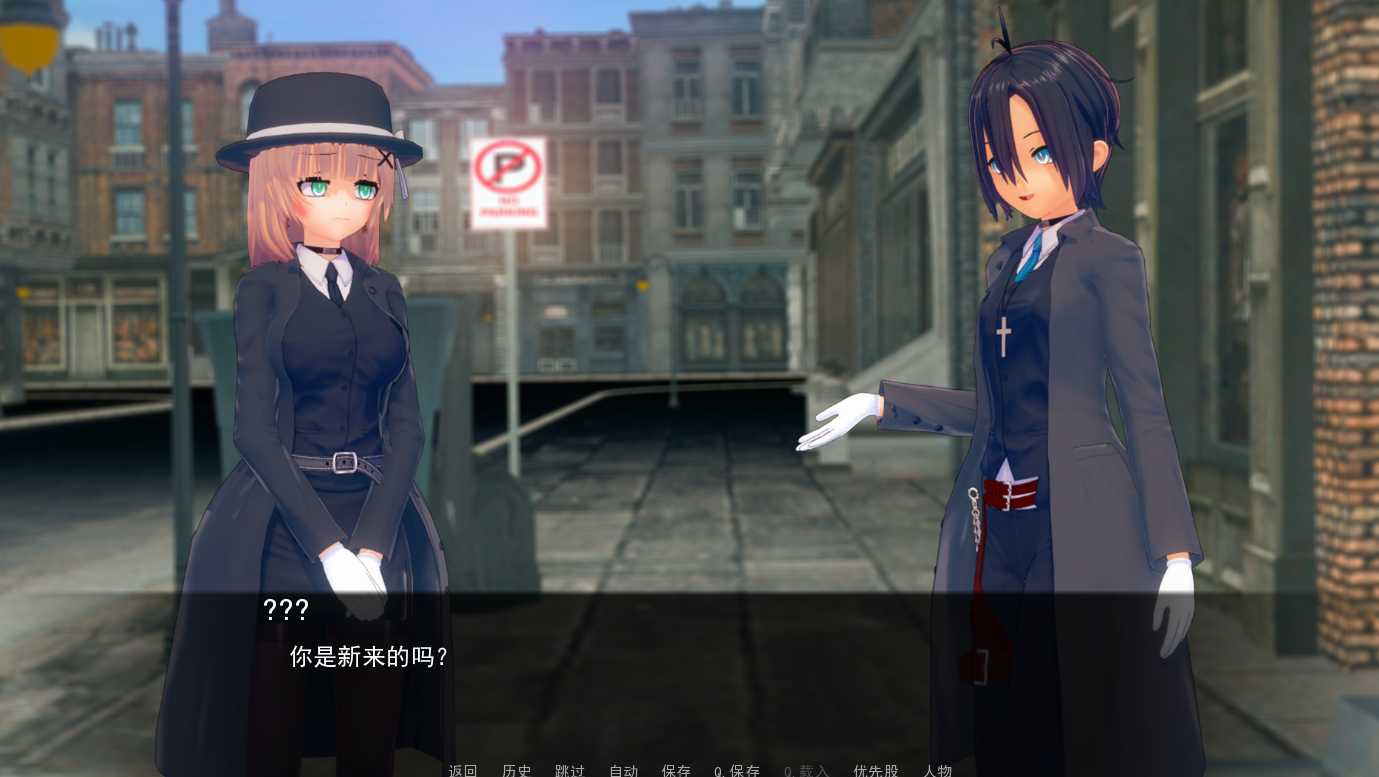Advance the dialogue line 你是新来的吗？
Viewport: 1379px width, 777px height.
(368, 657)
